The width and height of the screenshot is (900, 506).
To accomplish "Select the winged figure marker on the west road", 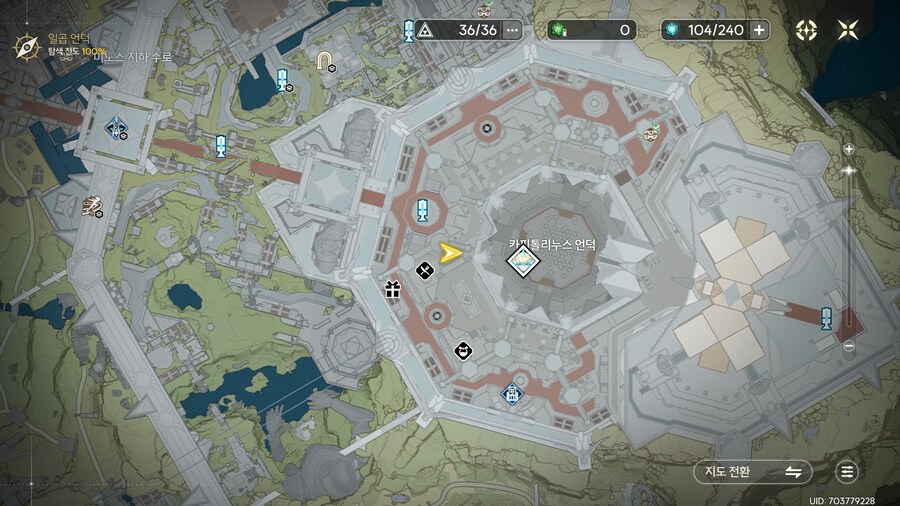I will (93, 206).
